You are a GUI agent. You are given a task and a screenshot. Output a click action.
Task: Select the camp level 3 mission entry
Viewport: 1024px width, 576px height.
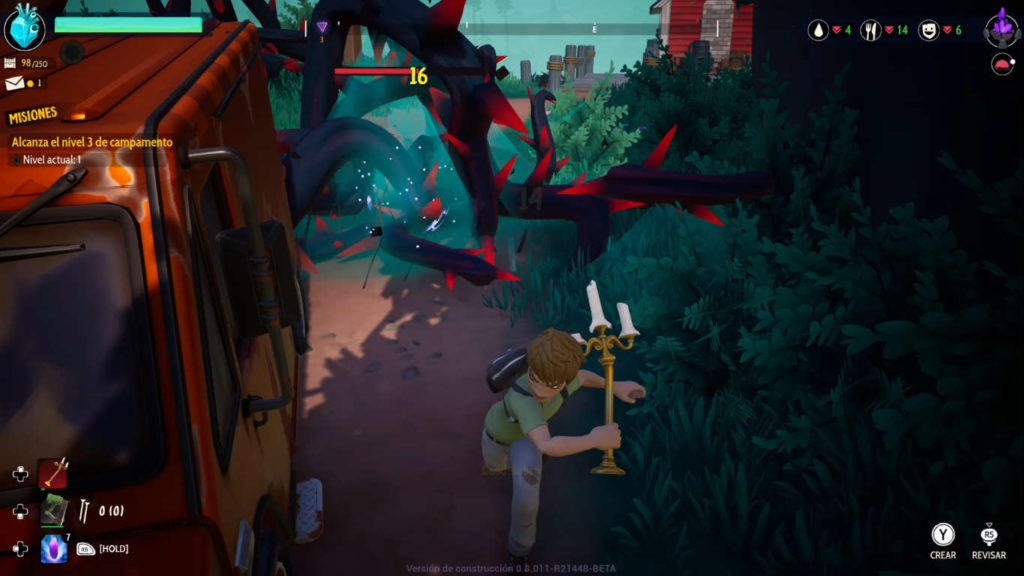(x=92, y=142)
